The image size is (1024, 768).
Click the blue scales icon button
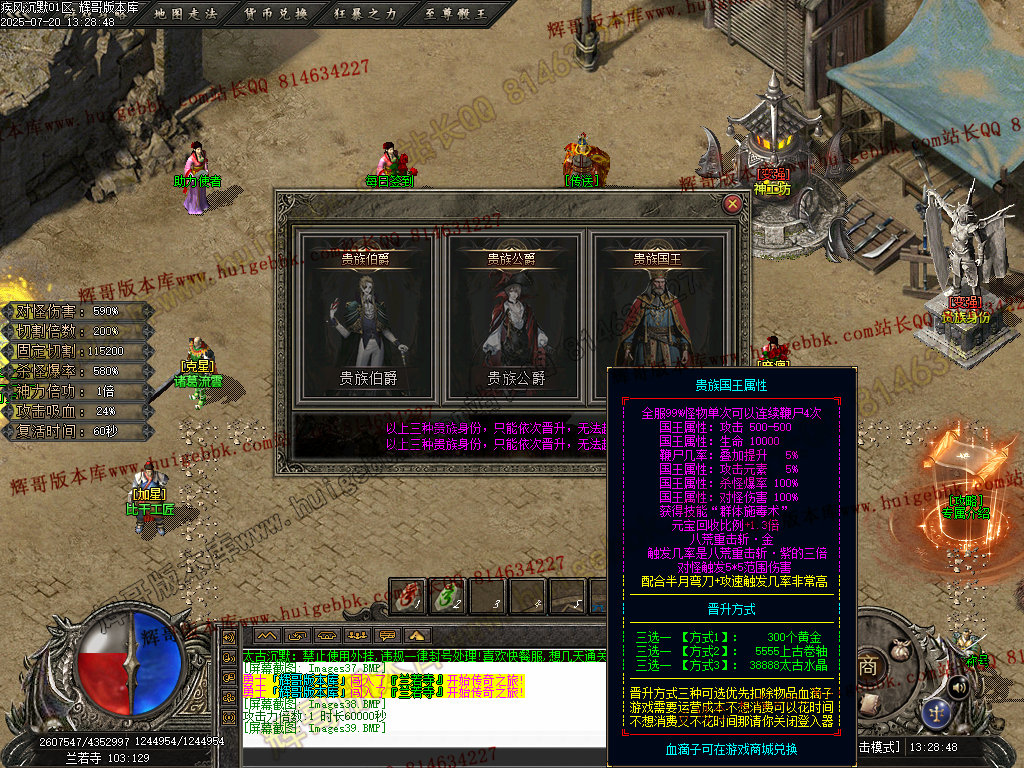pos(937,713)
